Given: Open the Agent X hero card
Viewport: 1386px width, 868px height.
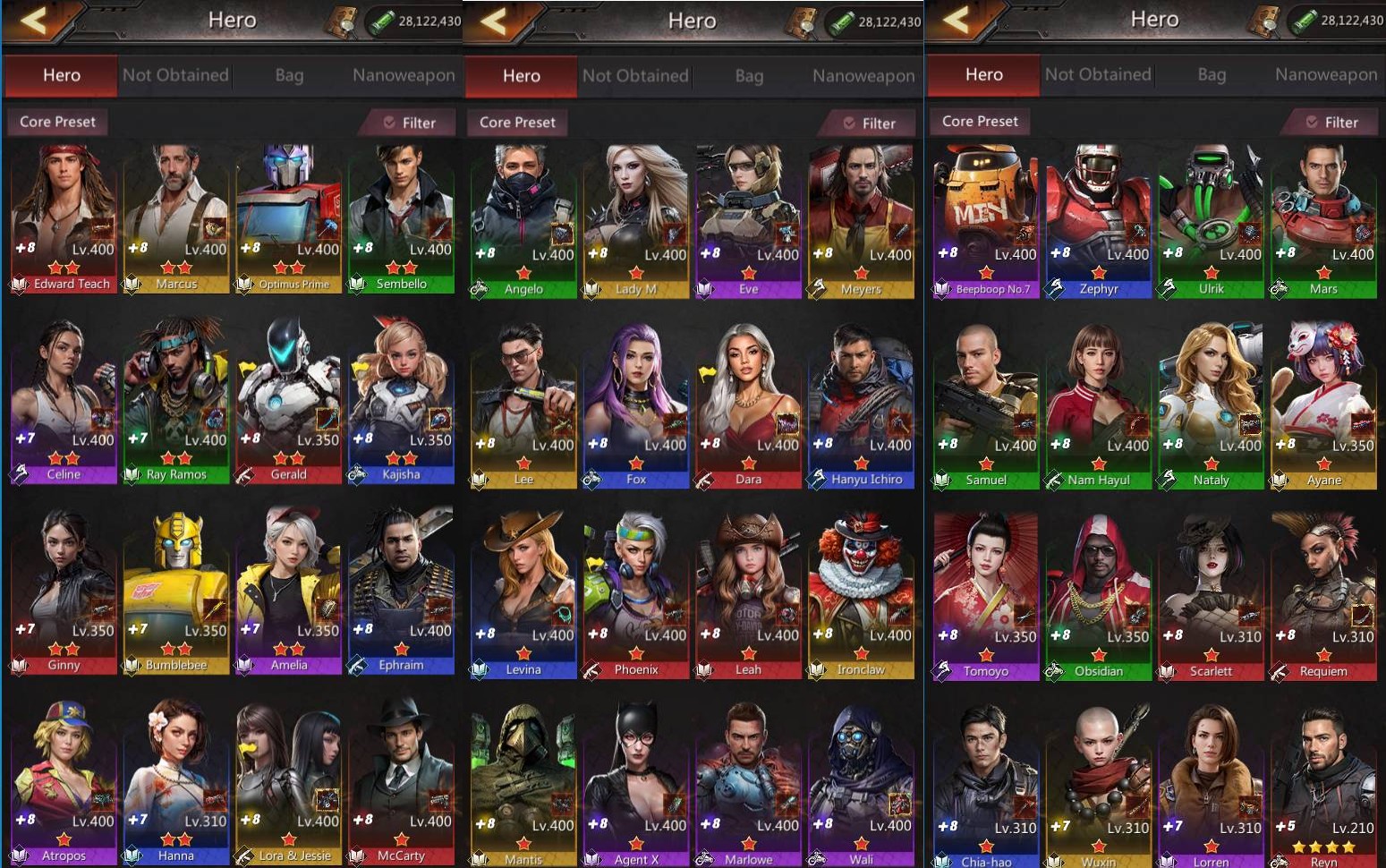Looking at the screenshot, I should [636, 787].
